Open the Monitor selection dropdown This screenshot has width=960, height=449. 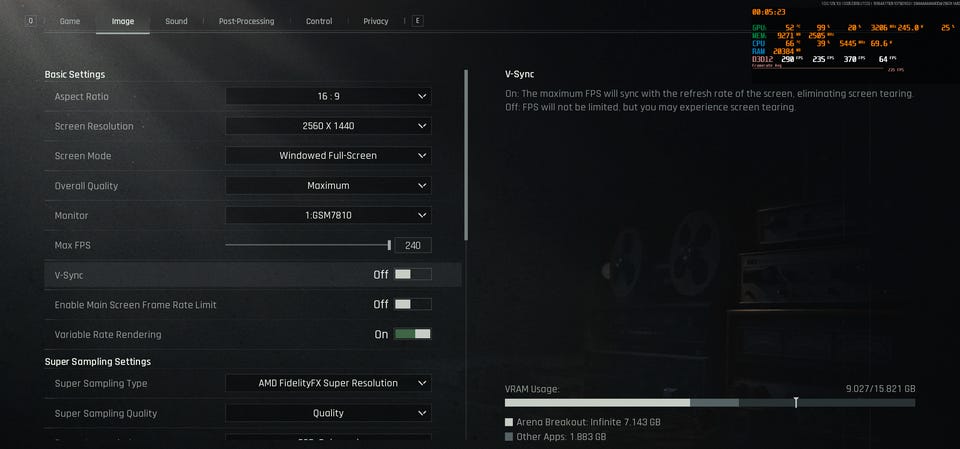(328, 215)
